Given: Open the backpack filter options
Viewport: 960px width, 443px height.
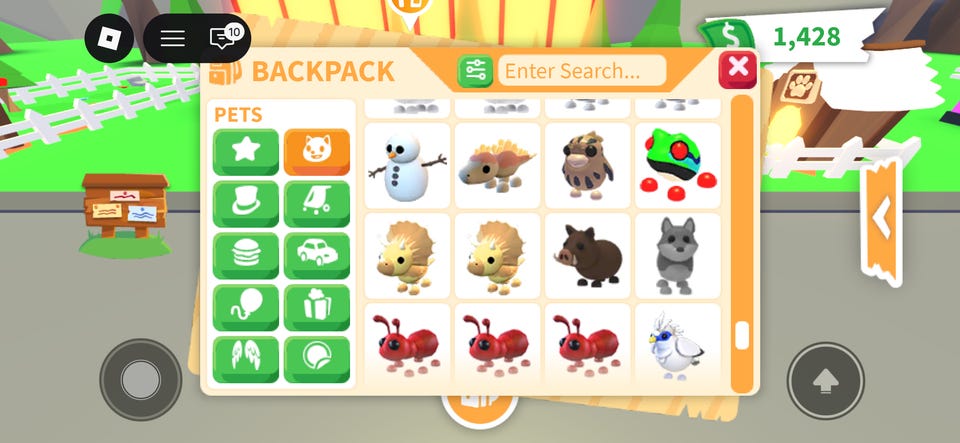Looking at the screenshot, I should pyautogui.click(x=475, y=71).
